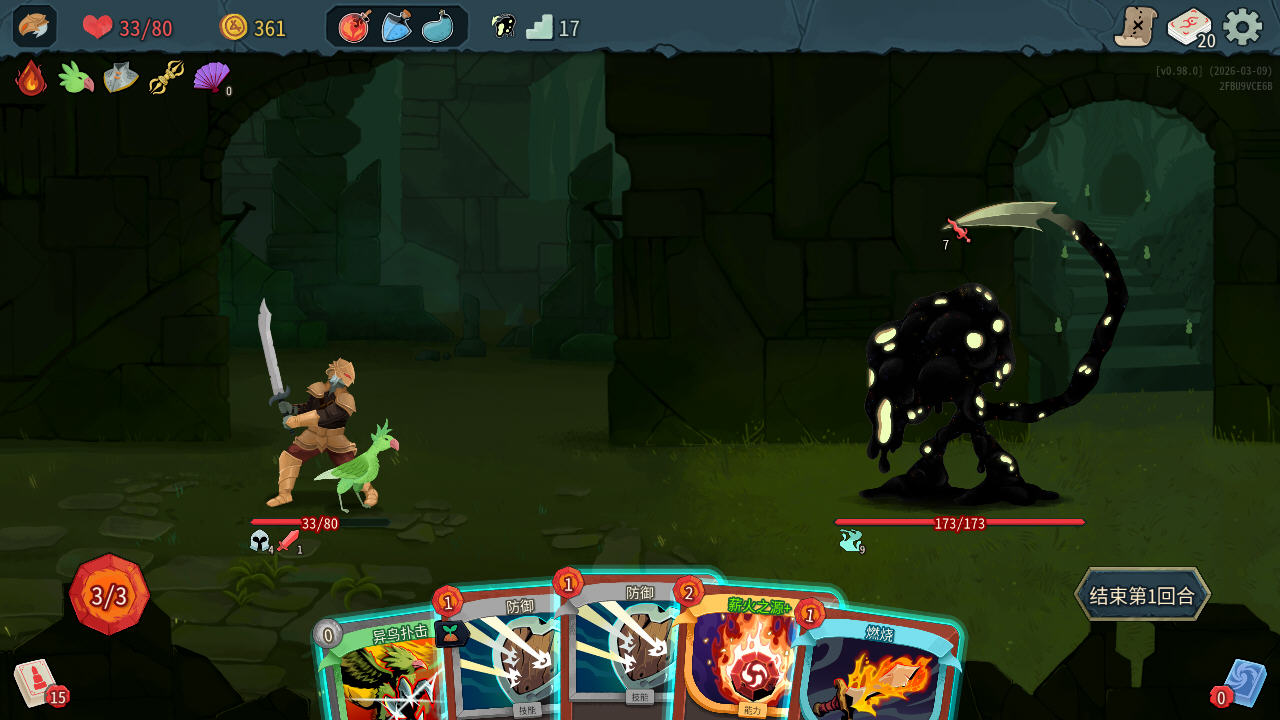Open the settings gear menu
The width and height of the screenshot is (1280, 720).
click(x=1242, y=27)
